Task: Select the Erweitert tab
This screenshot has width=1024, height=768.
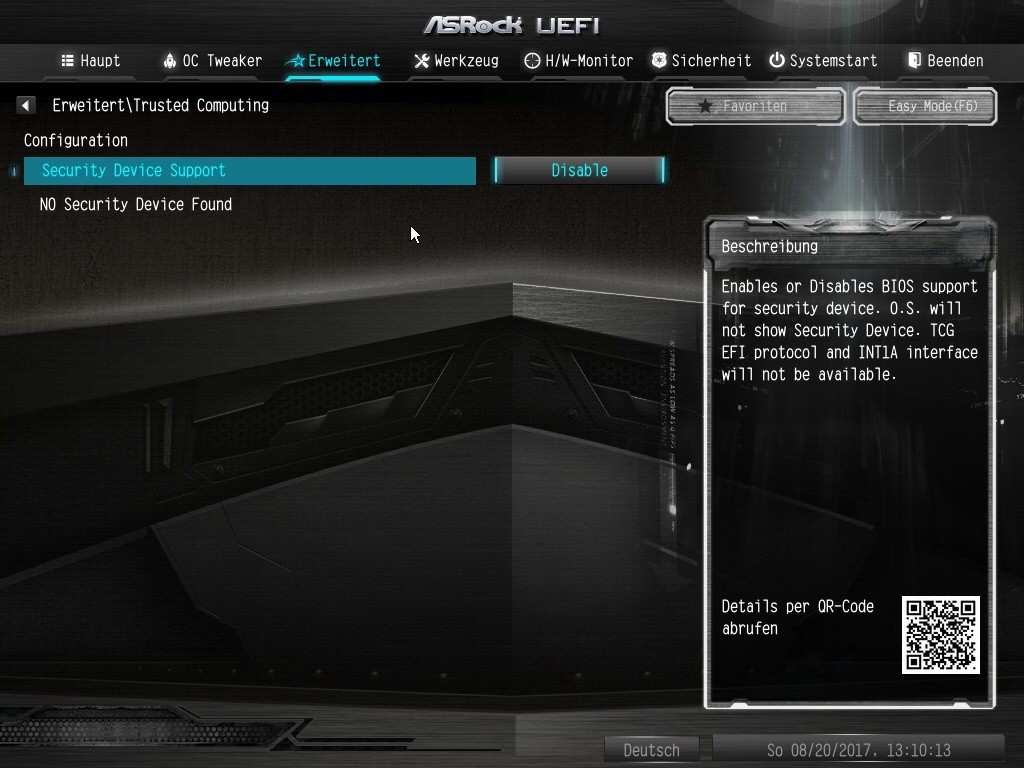Action: tap(333, 61)
